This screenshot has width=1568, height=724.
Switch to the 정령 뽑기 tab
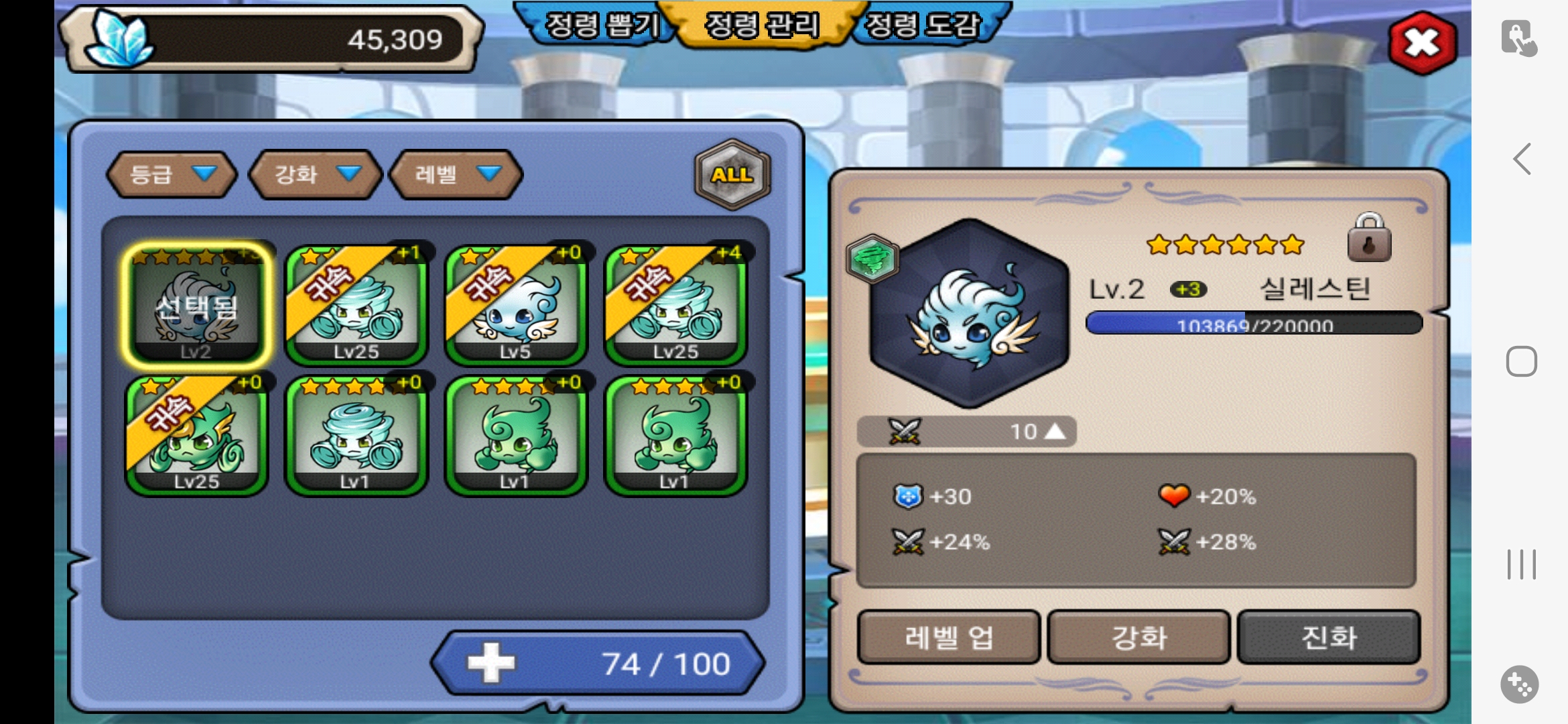click(600, 25)
